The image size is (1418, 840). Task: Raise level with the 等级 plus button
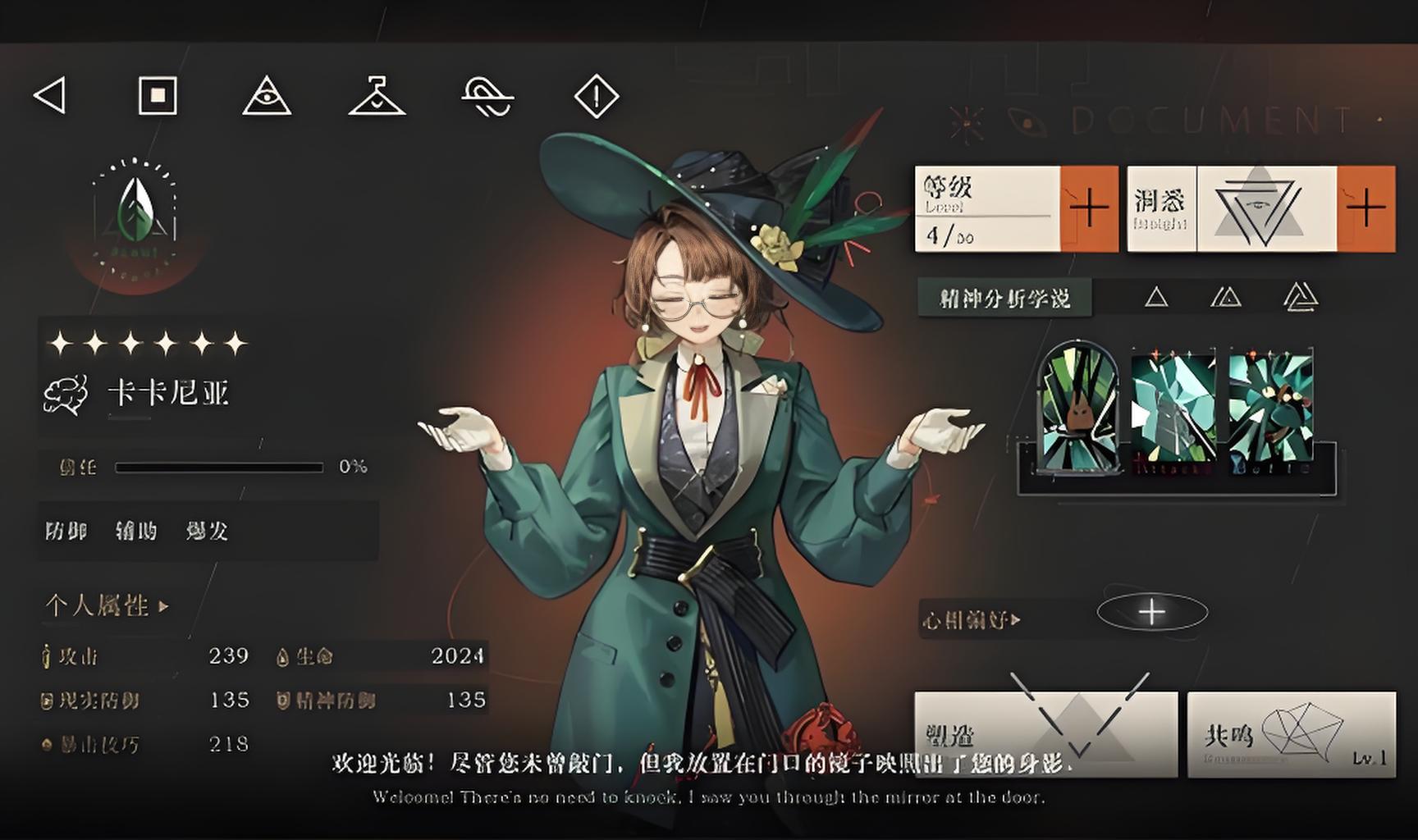[x=1089, y=208]
